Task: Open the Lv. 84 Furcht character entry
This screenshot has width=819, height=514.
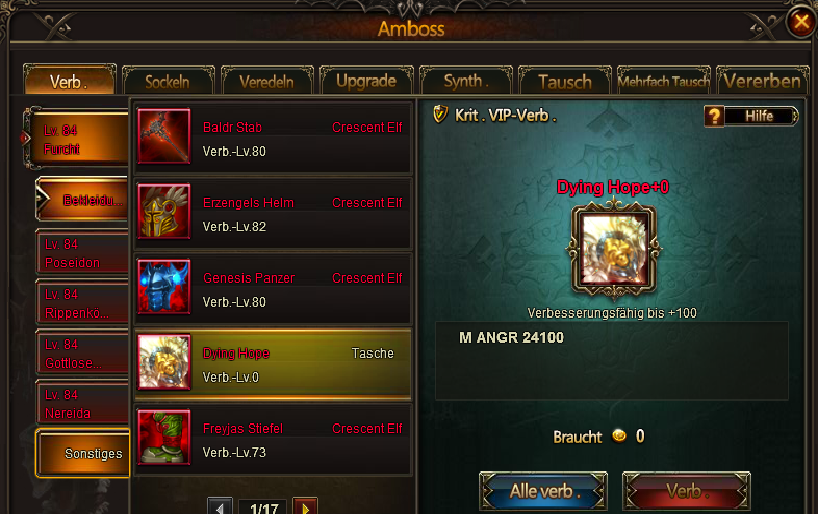Action: click(78, 140)
